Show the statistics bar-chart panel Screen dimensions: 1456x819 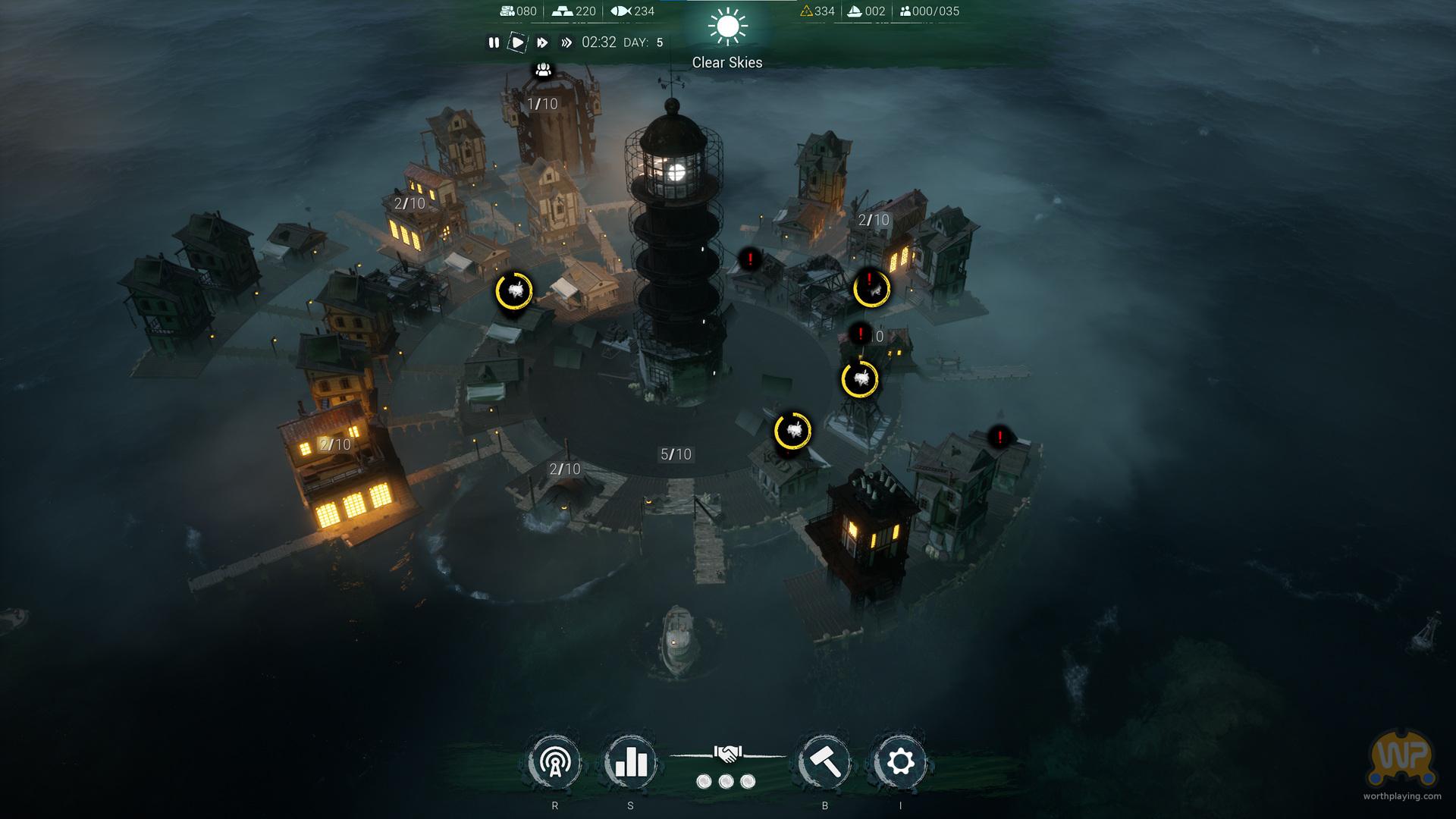click(x=631, y=762)
